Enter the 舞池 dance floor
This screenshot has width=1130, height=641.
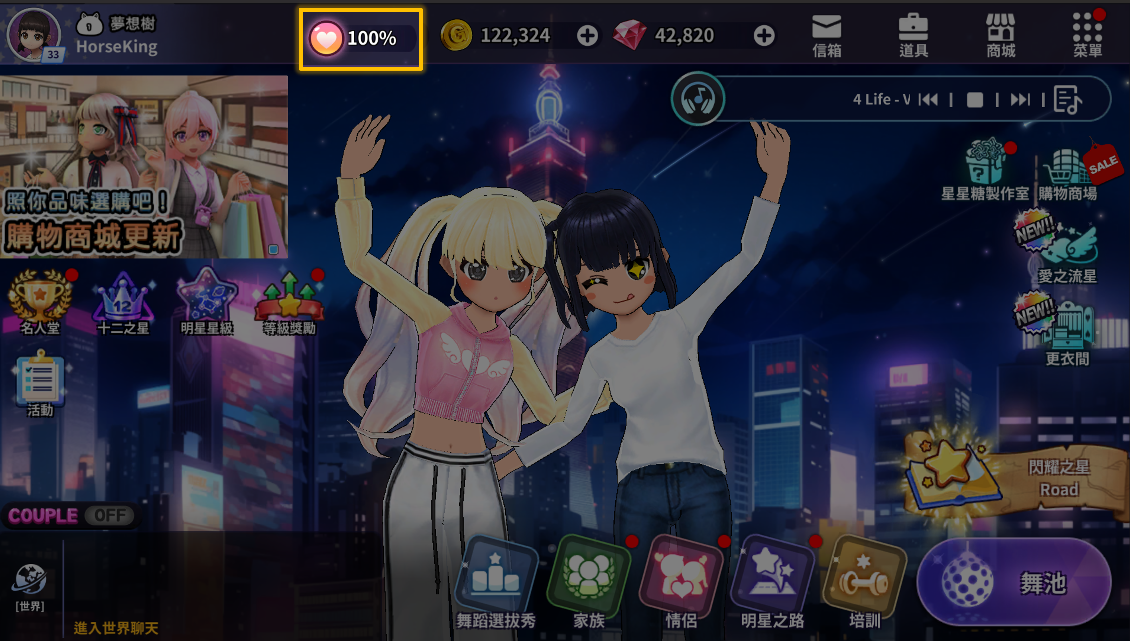click(x=1013, y=583)
